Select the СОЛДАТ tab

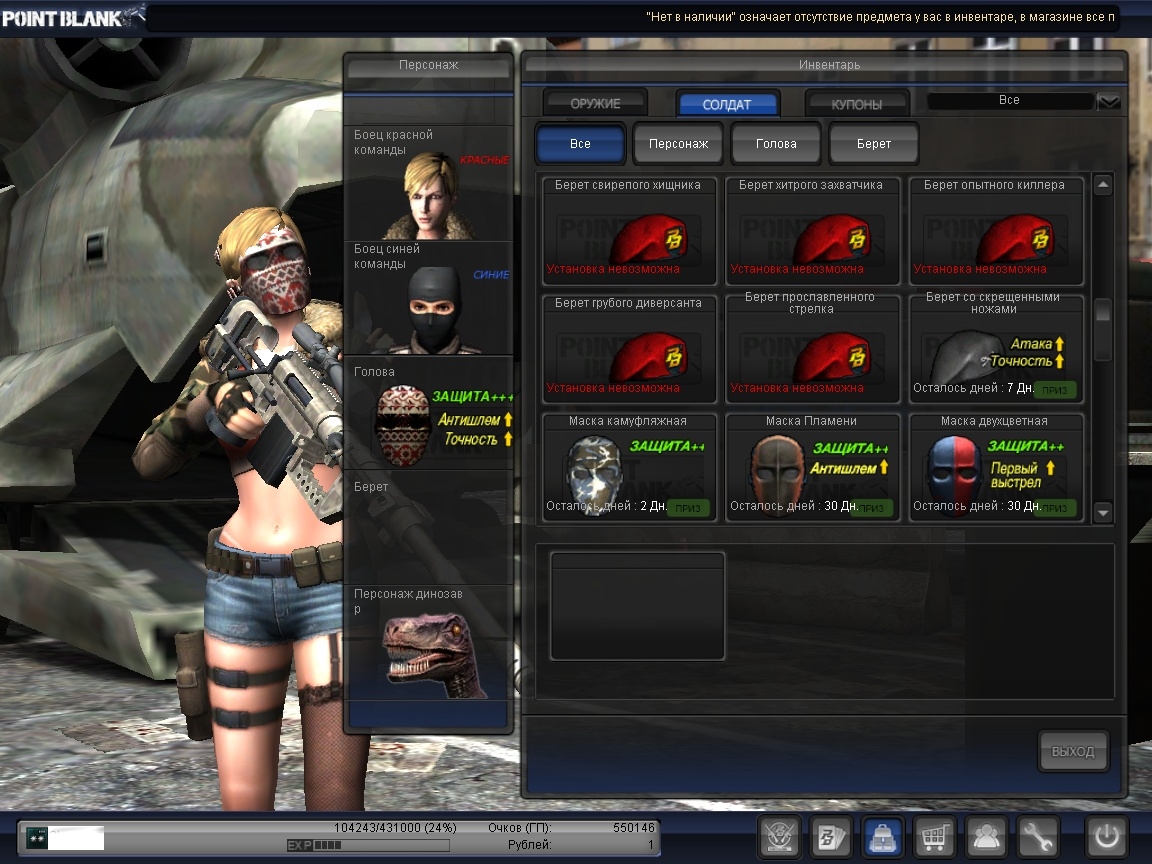[x=727, y=104]
